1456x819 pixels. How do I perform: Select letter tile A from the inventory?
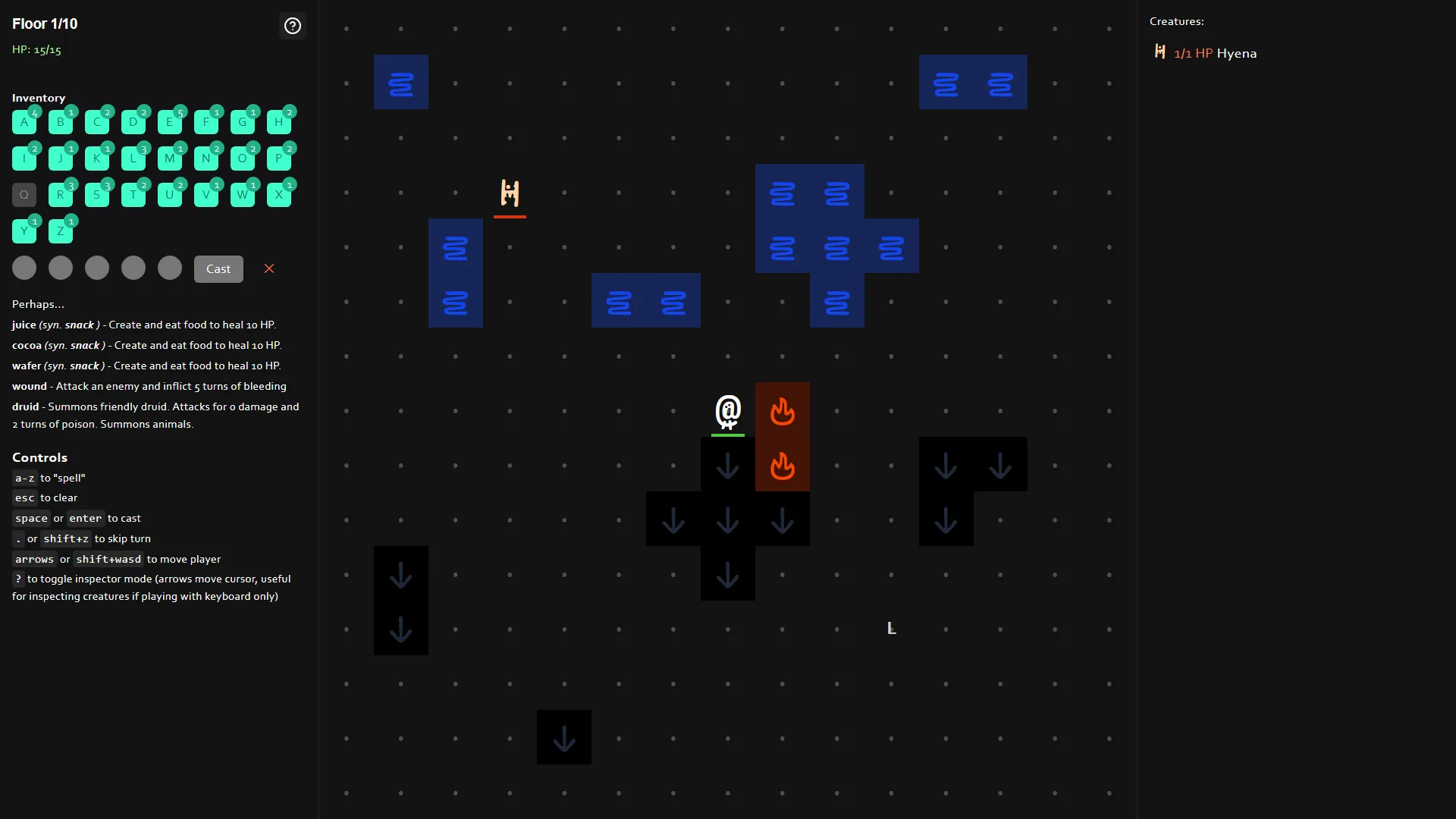[24, 121]
